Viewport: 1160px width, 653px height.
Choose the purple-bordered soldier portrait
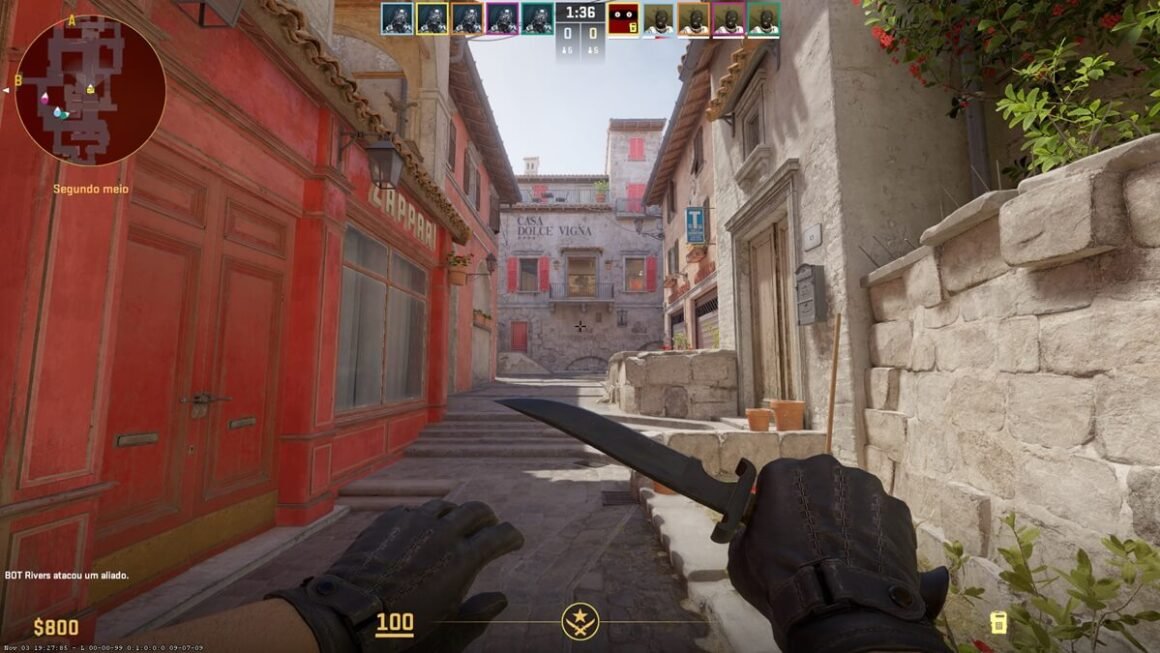502,18
